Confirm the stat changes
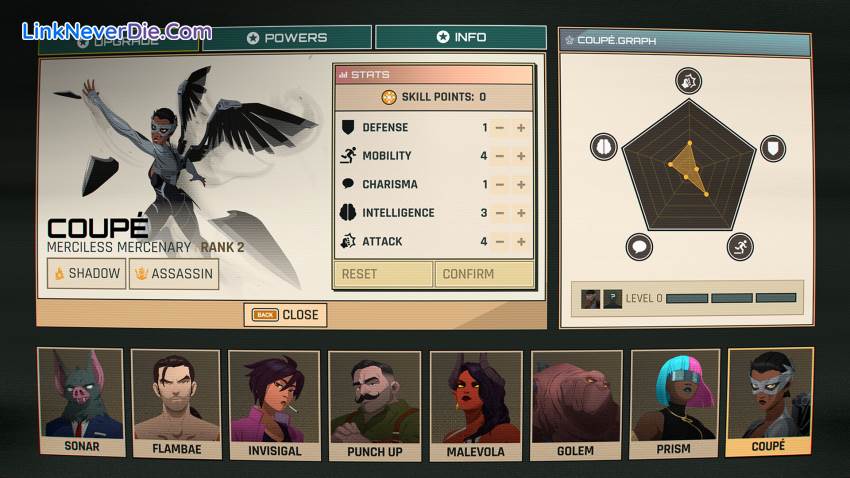Viewport: 850px width, 478px height. tap(483, 274)
